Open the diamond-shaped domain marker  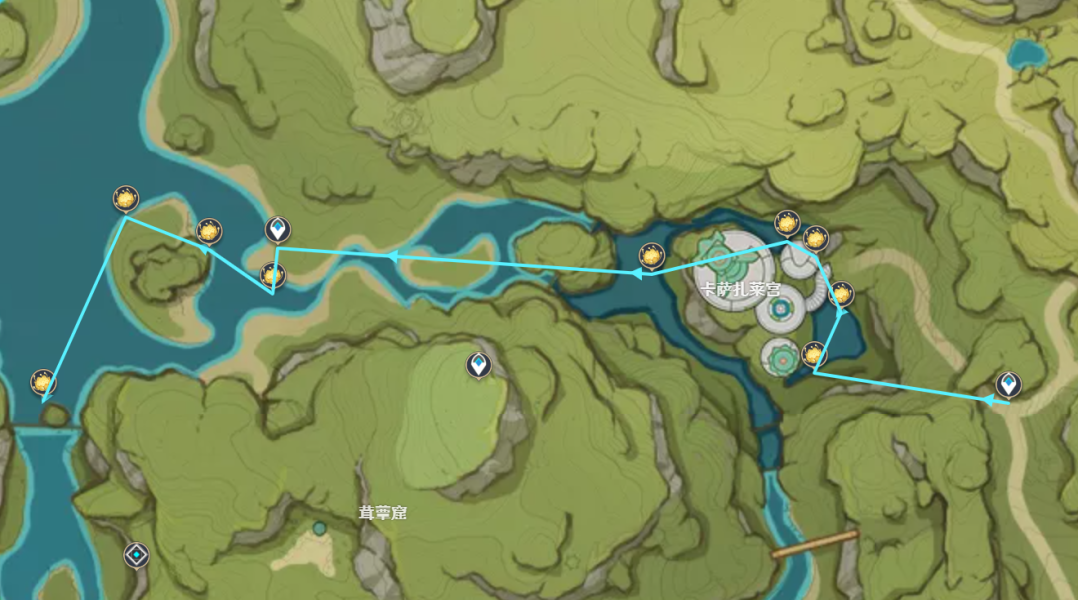(136, 554)
